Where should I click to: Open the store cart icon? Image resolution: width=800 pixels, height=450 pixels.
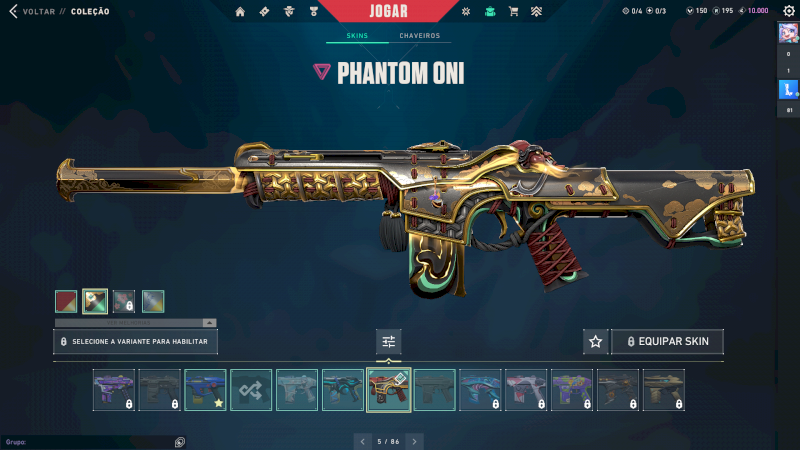point(513,11)
